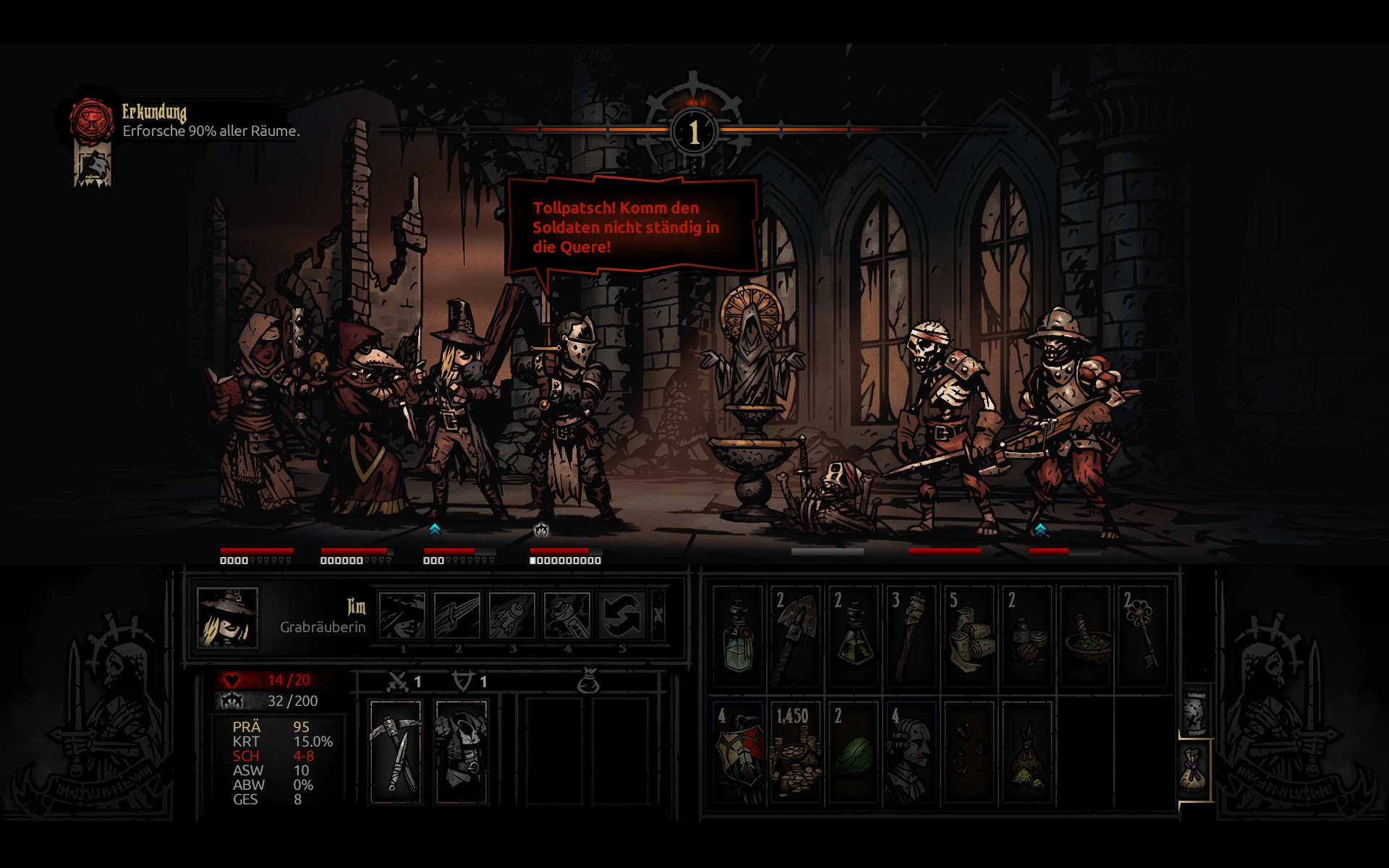
Task: Use the green antivenom flask
Action: coord(854,637)
